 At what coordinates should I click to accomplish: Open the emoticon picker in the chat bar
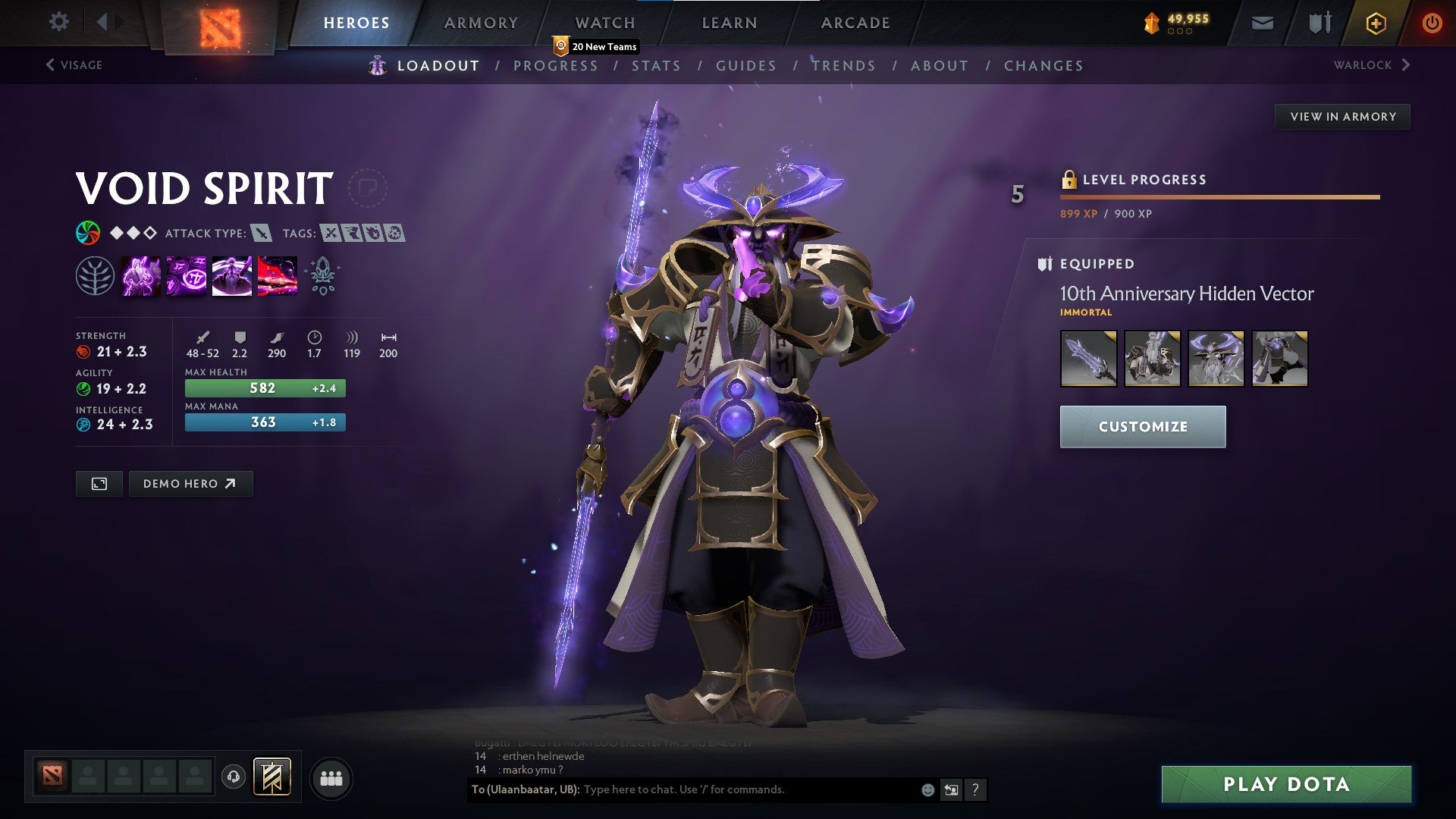[927, 789]
